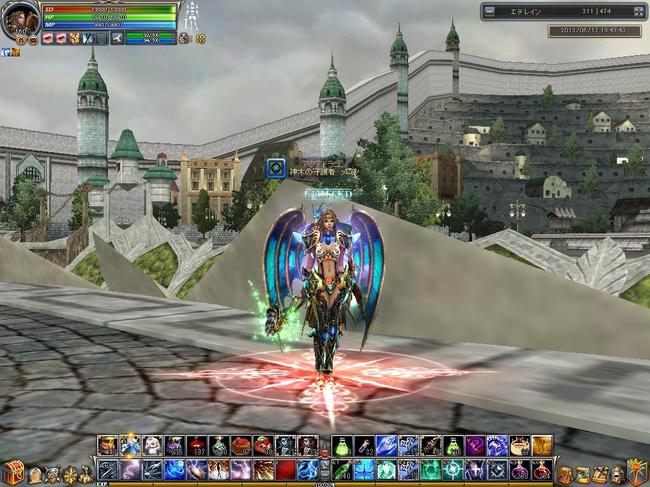Activate the cyan crosshair target skill

pos(453,469)
